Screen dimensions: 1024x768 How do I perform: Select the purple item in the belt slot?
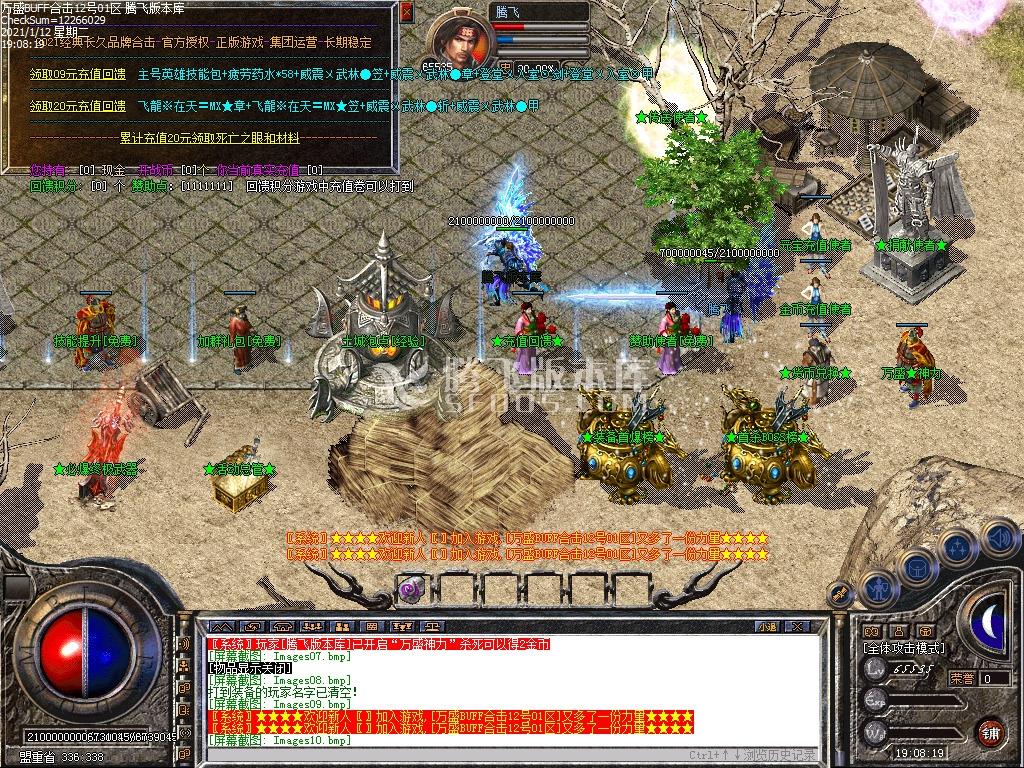[x=410, y=589]
